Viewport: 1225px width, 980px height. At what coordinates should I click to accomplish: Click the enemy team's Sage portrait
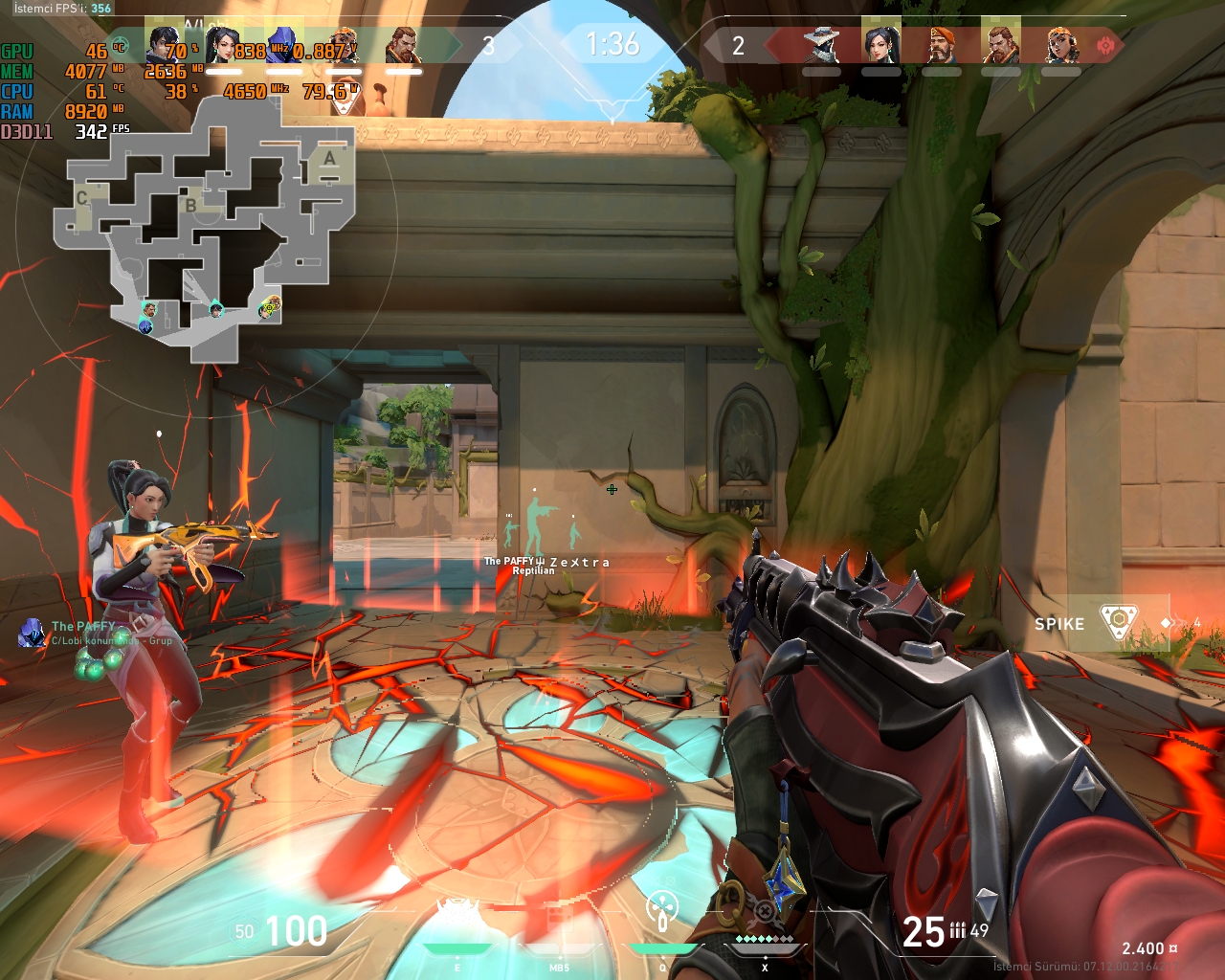(880, 45)
